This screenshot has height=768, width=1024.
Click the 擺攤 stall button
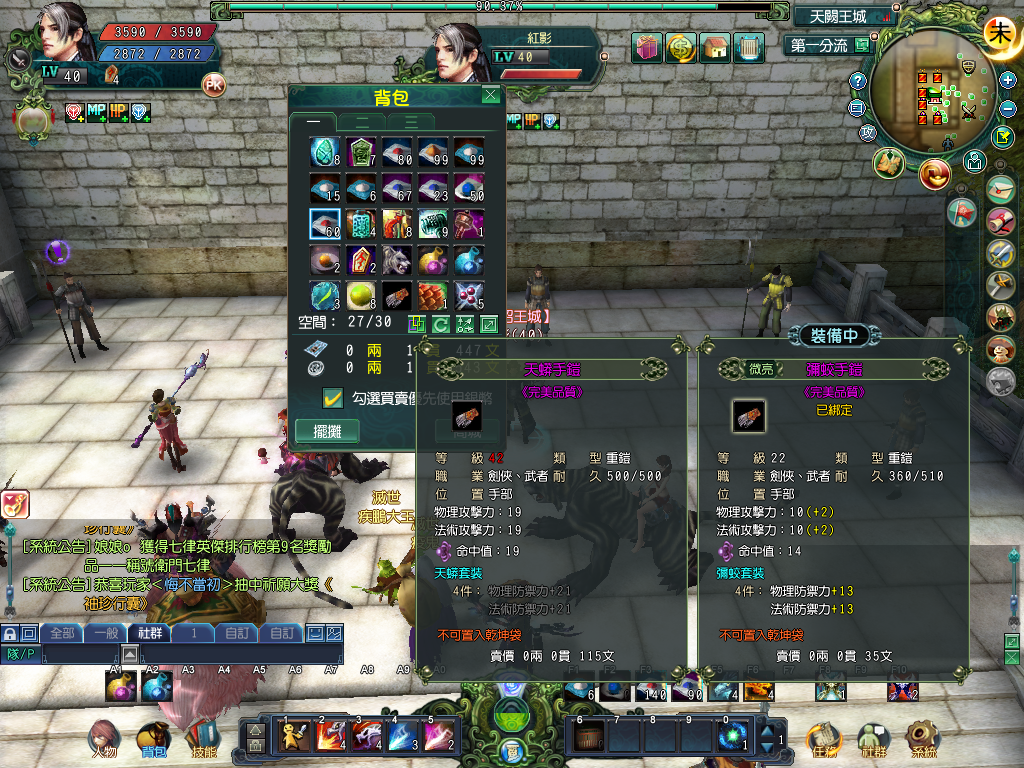(x=327, y=431)
